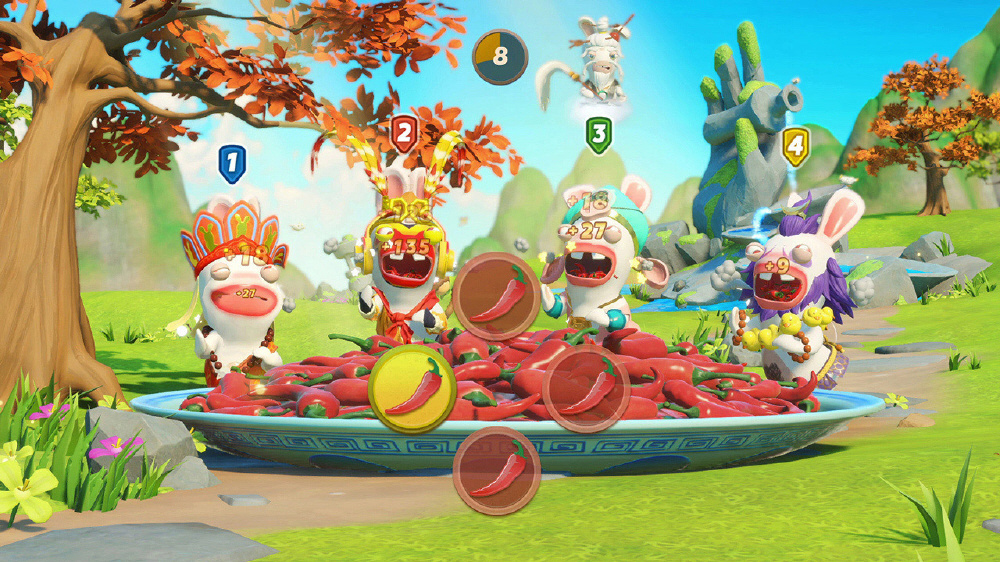
Task: Select the blue player 1 badge
Action: 232,163
